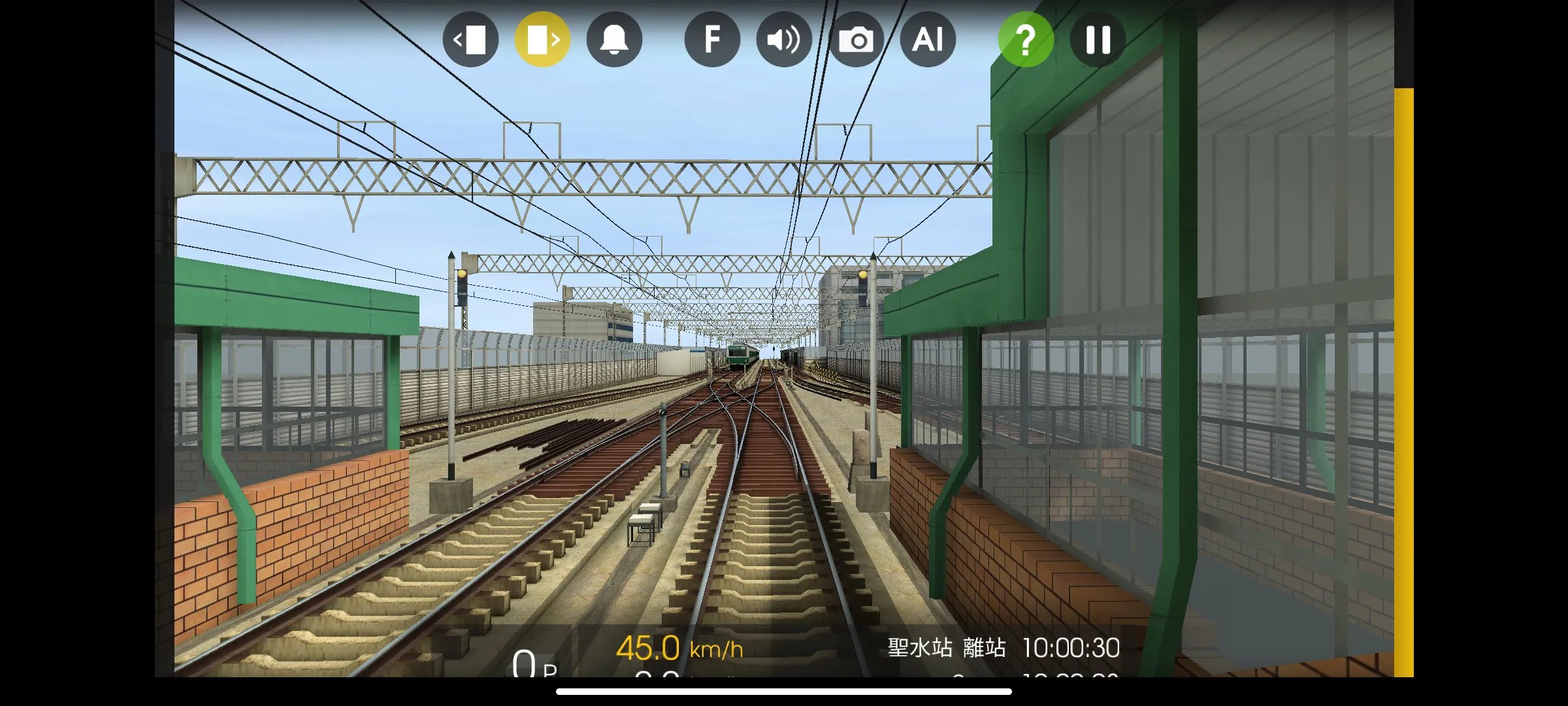Tap the round F button
This screenshot has height=706, width=1568.
click(x=712, y=39)
